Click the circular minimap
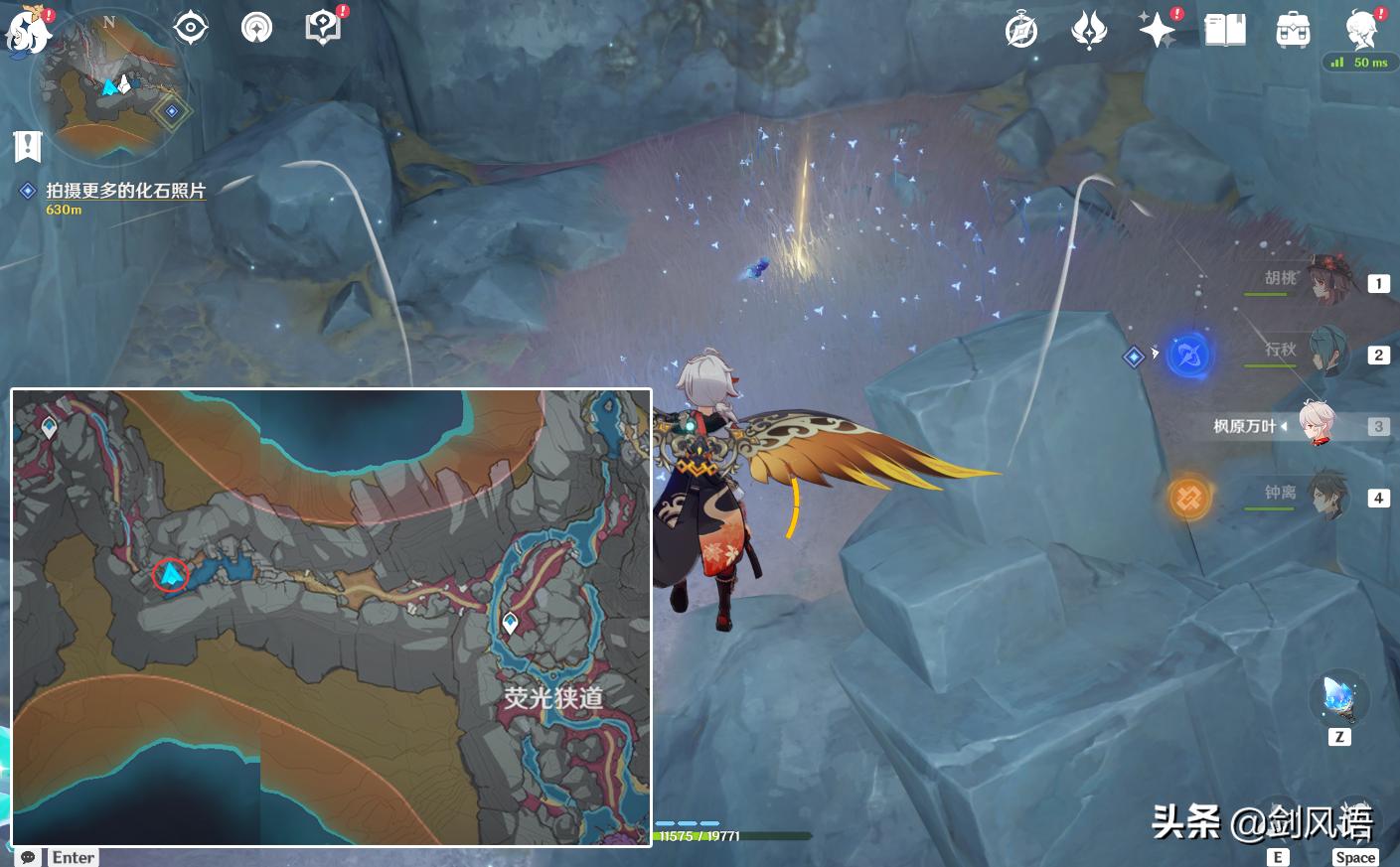Screen dimensions: 1400x867 [x=107, y=91]
